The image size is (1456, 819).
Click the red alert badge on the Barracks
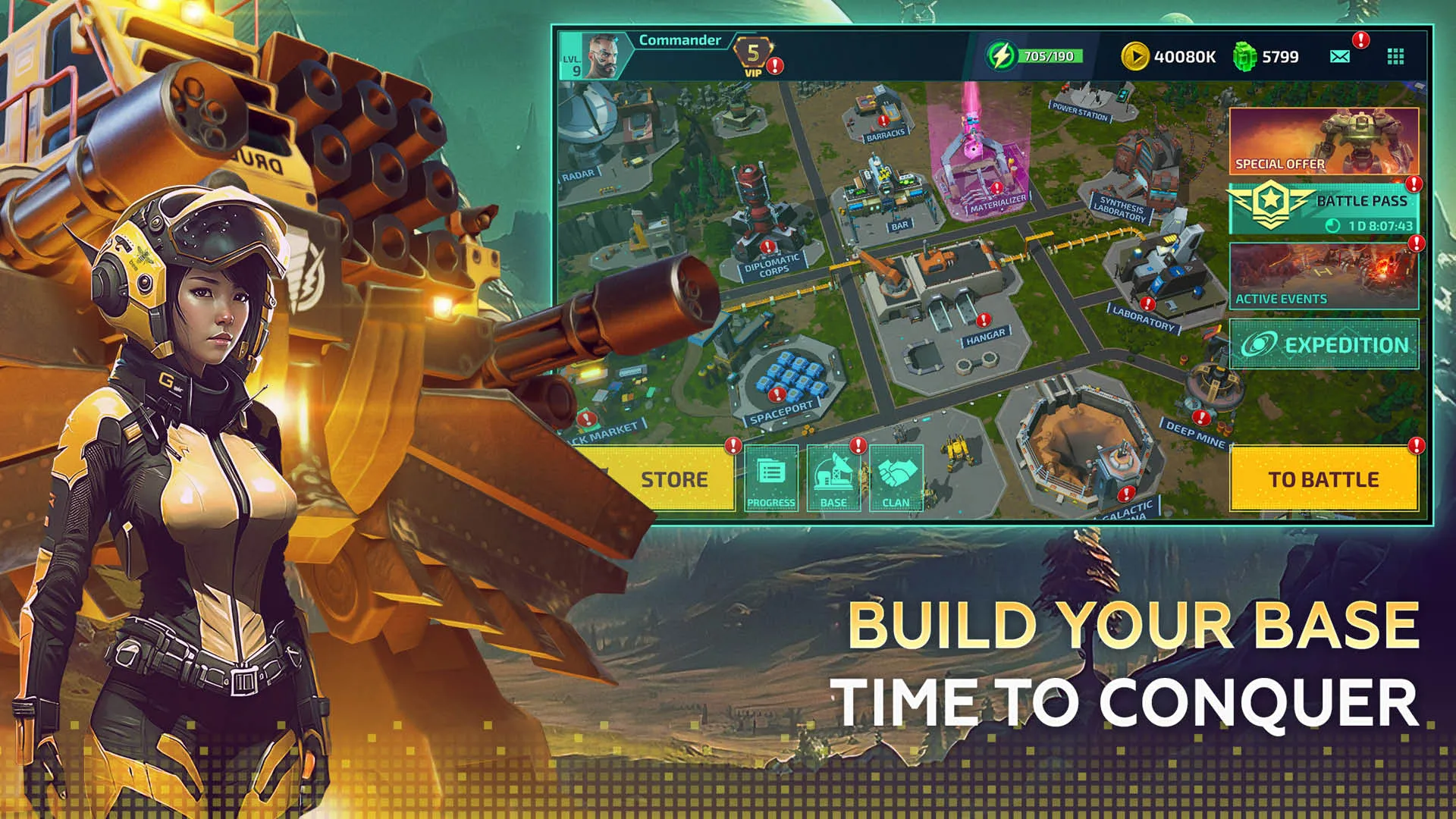tap(882, 119)
